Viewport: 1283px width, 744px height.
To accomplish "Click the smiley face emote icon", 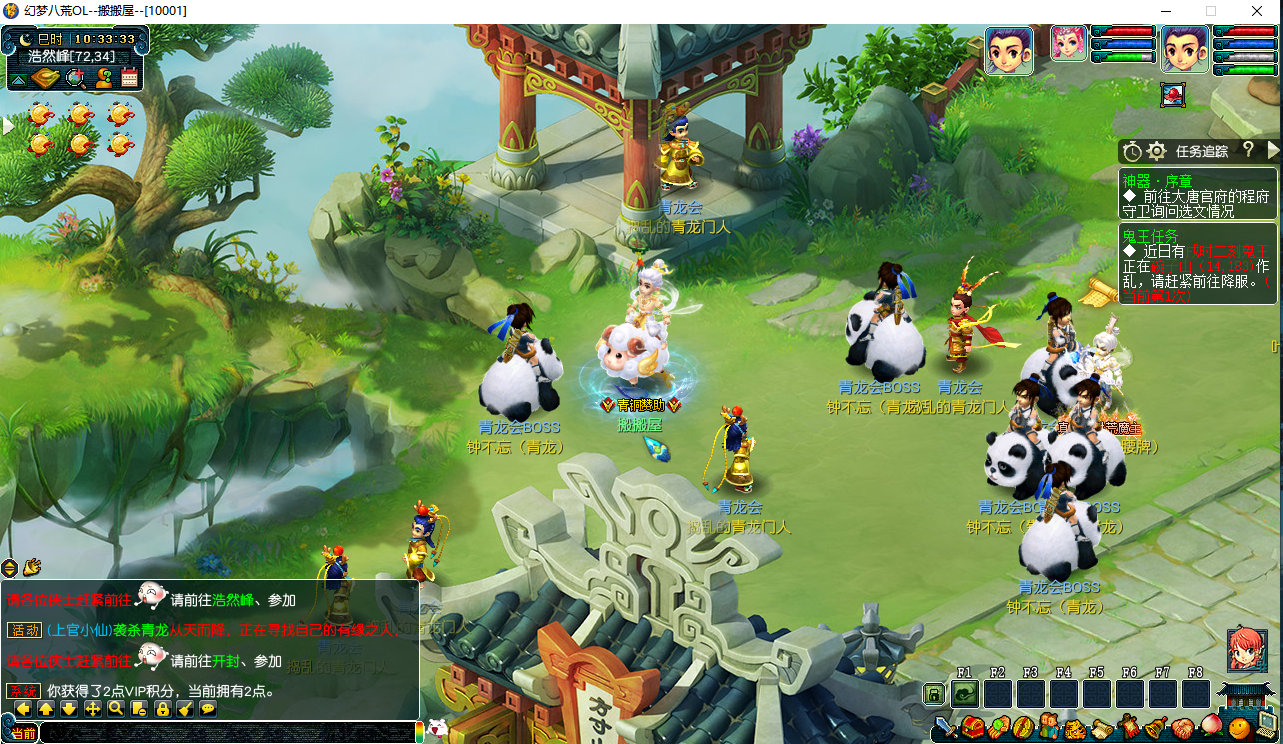I will pos(1240,728).
